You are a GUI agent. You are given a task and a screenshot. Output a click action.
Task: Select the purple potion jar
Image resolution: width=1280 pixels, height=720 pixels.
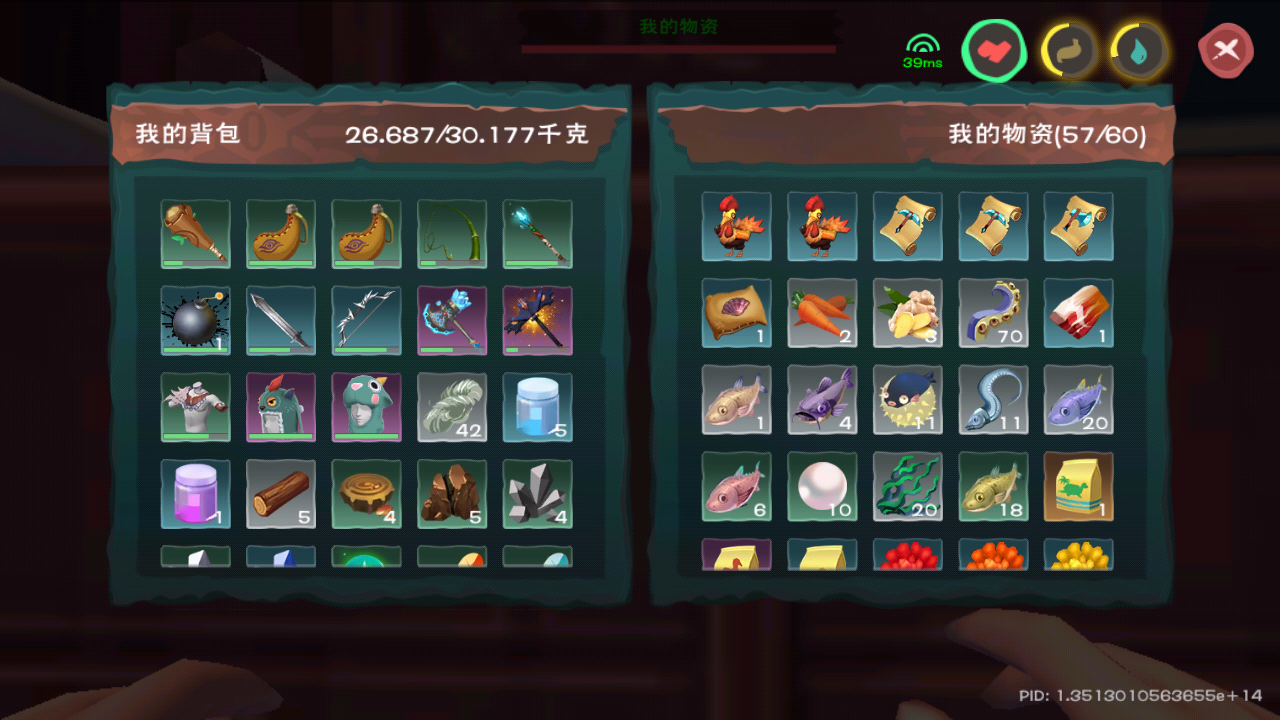[195, 493]
